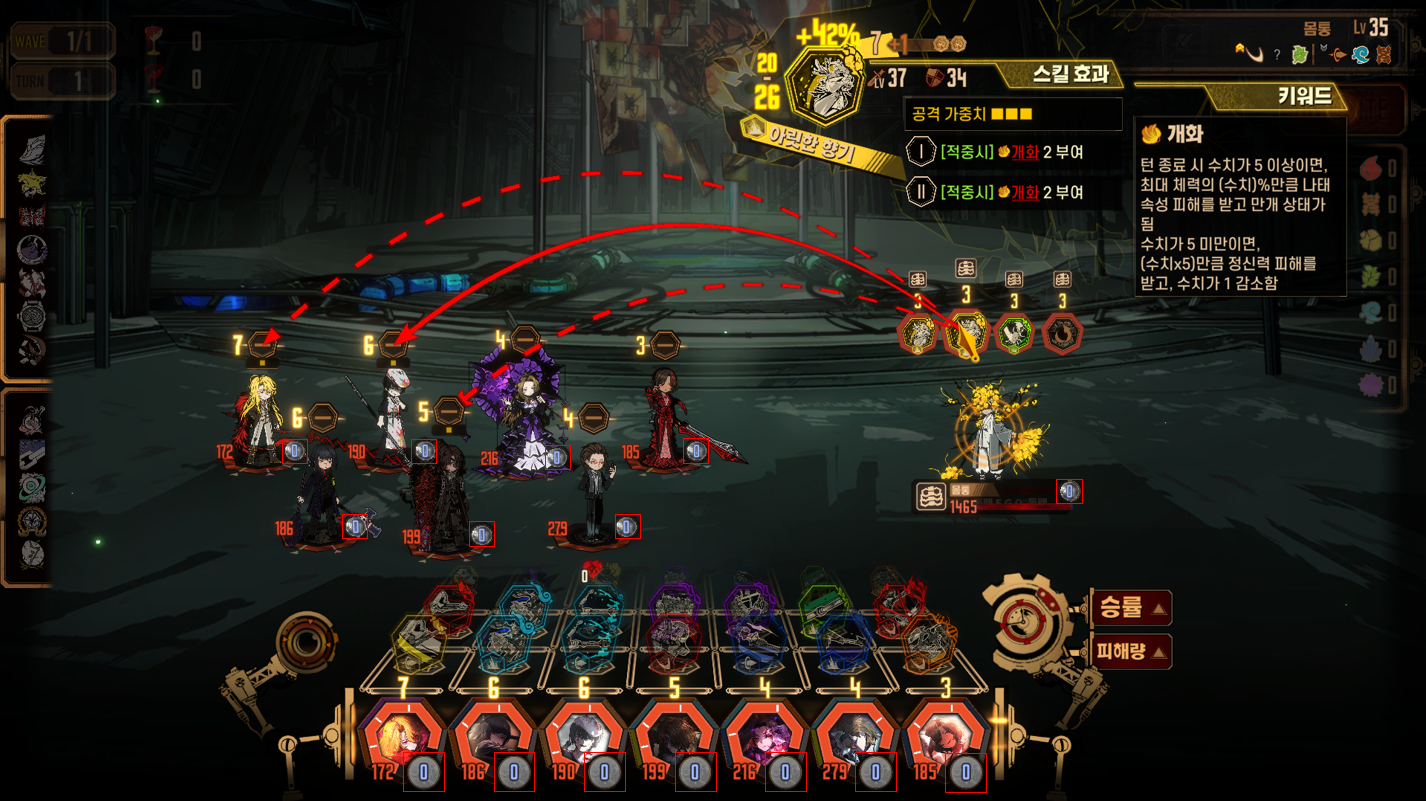The height and width of the screenshot is (801, 1426).
Task: Select the enemy's circular-arrow evade skill slot
Action: click(x=1062, y=334)
